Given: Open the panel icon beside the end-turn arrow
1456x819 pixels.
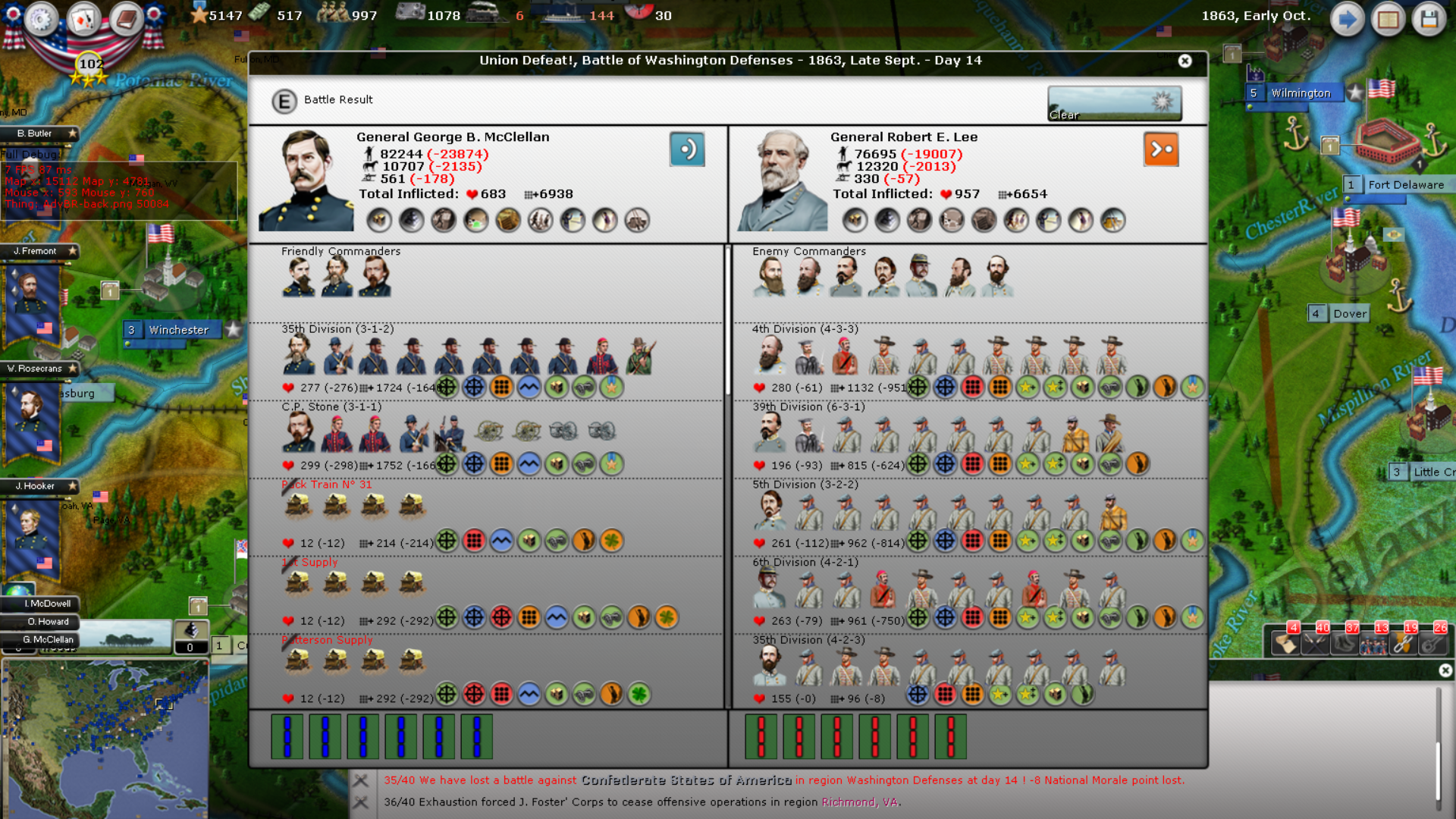Looking at the screenshot, I should [1389, 19].
